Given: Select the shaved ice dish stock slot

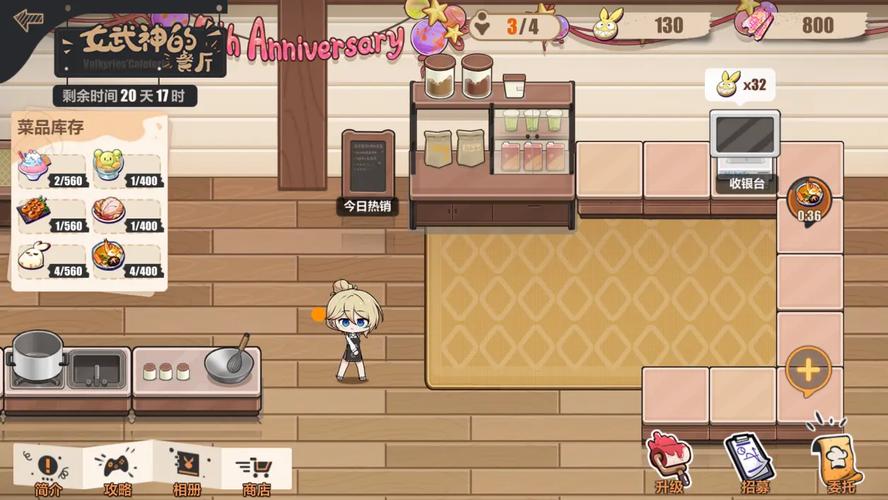Looking at the screenshot, I should tap(52, 168).
